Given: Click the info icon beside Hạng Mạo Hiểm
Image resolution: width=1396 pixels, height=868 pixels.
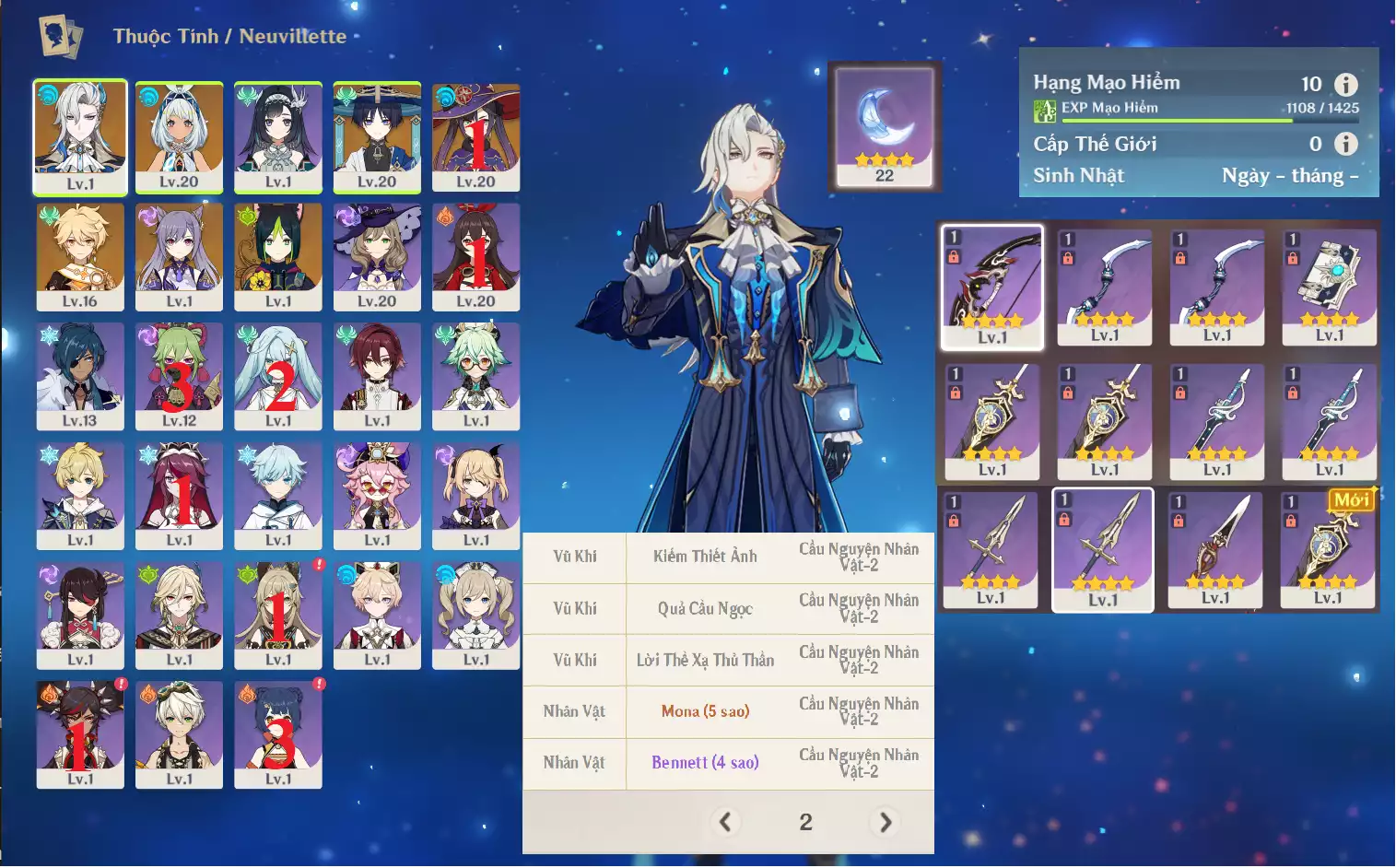Looking at the screenshot, I should (x=1345, y=85).
